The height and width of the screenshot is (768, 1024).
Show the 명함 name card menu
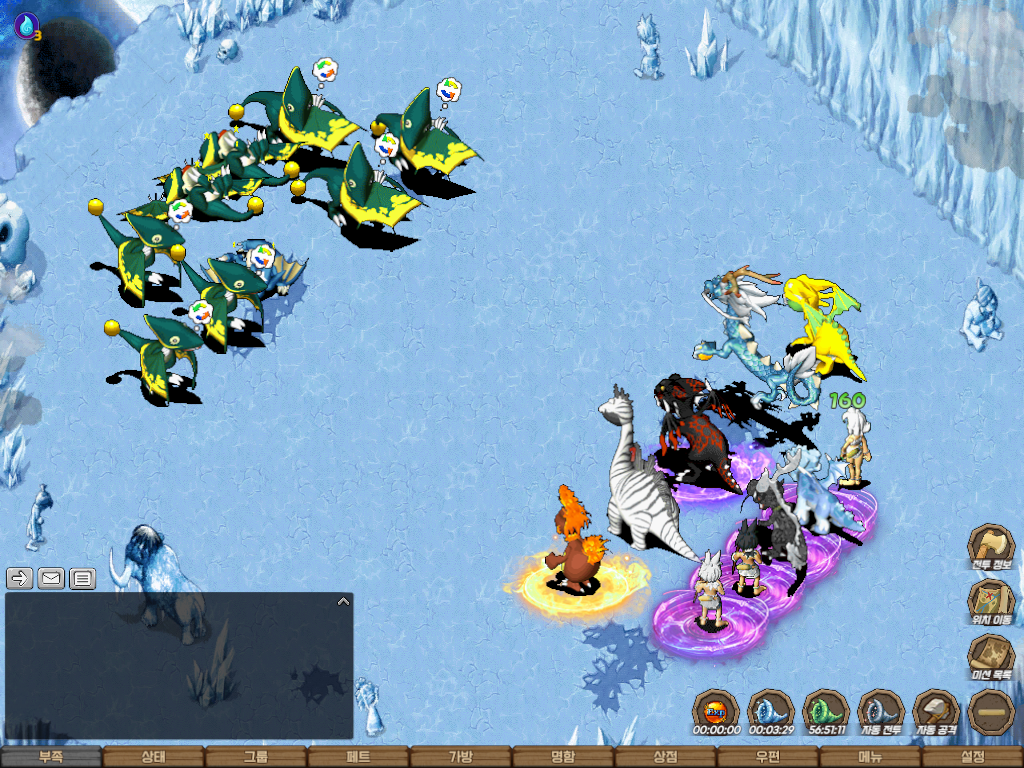click(x=563, y=757)
